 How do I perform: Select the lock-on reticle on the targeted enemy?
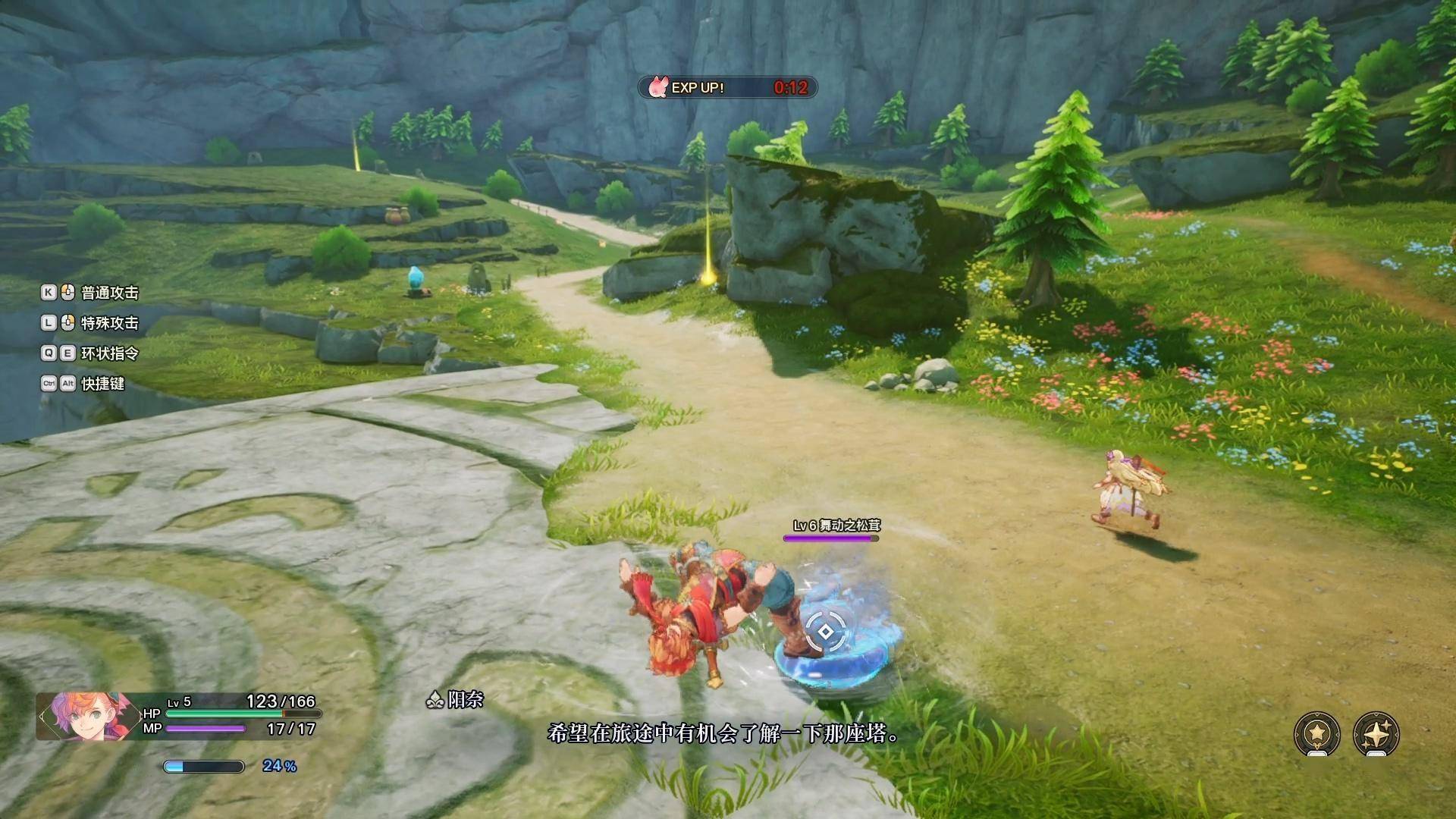click(x=825, y=632)
